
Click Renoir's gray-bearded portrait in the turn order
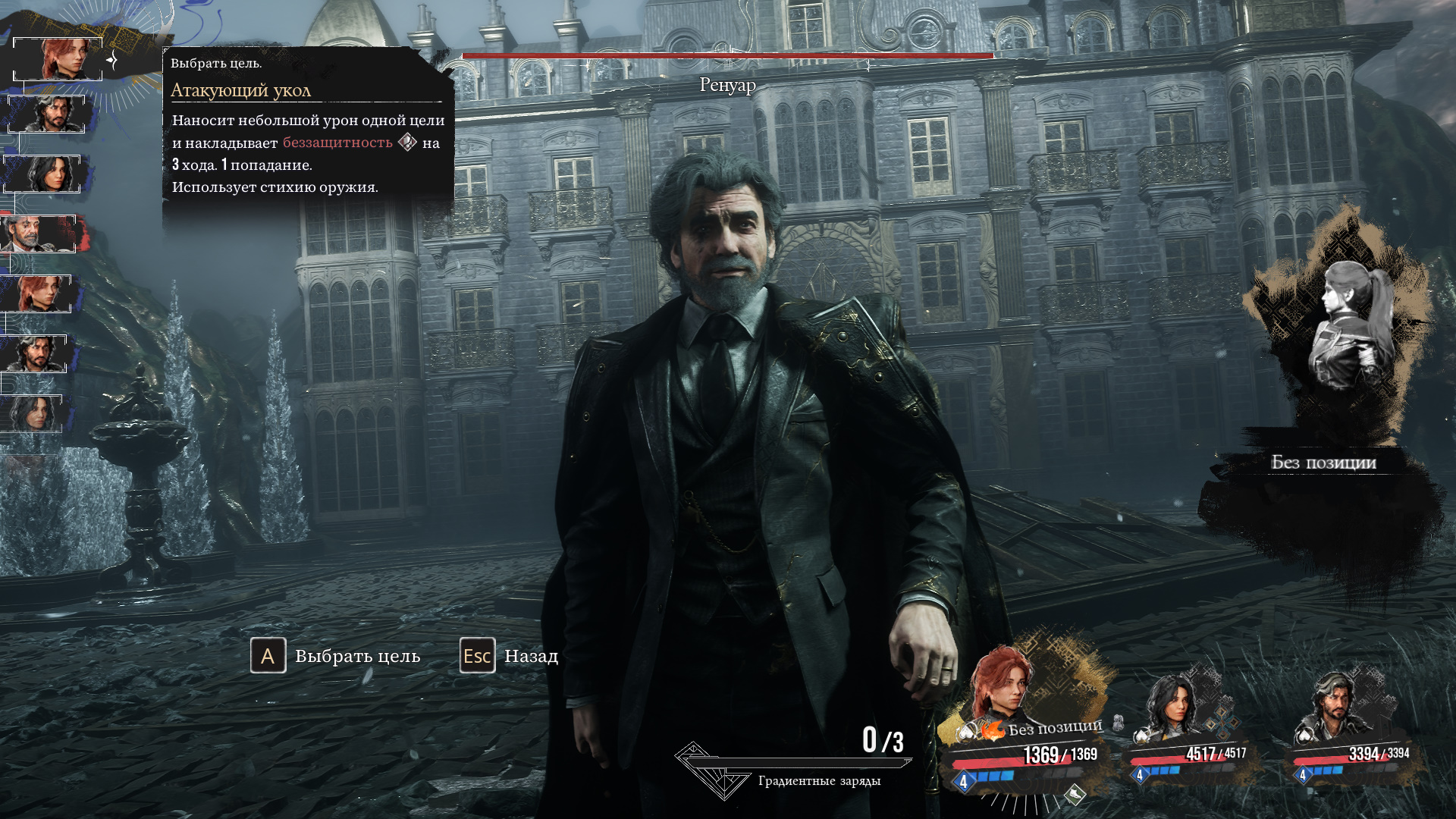tap(38, 234)
